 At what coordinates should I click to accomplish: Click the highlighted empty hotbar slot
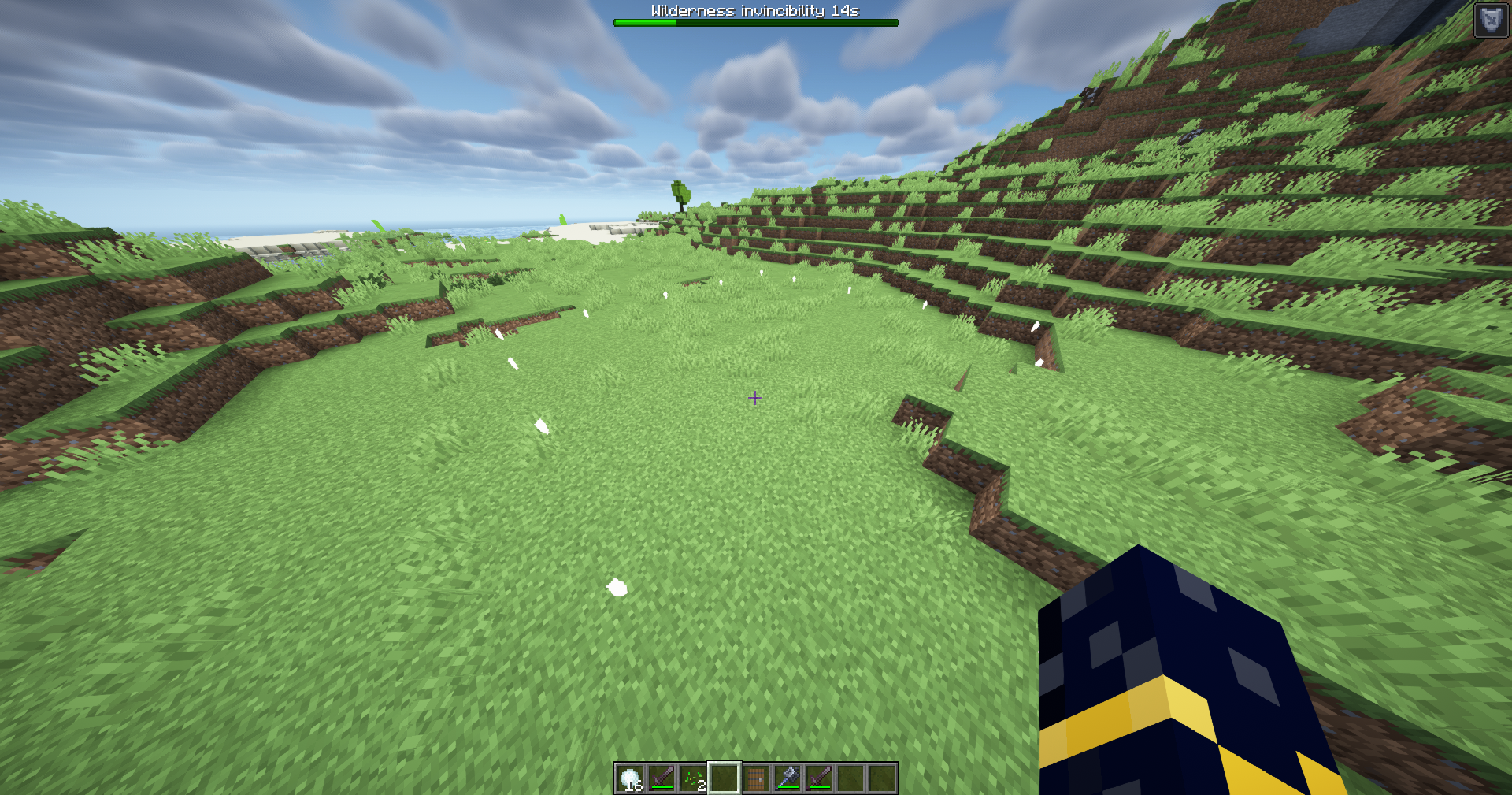[724, 778]
